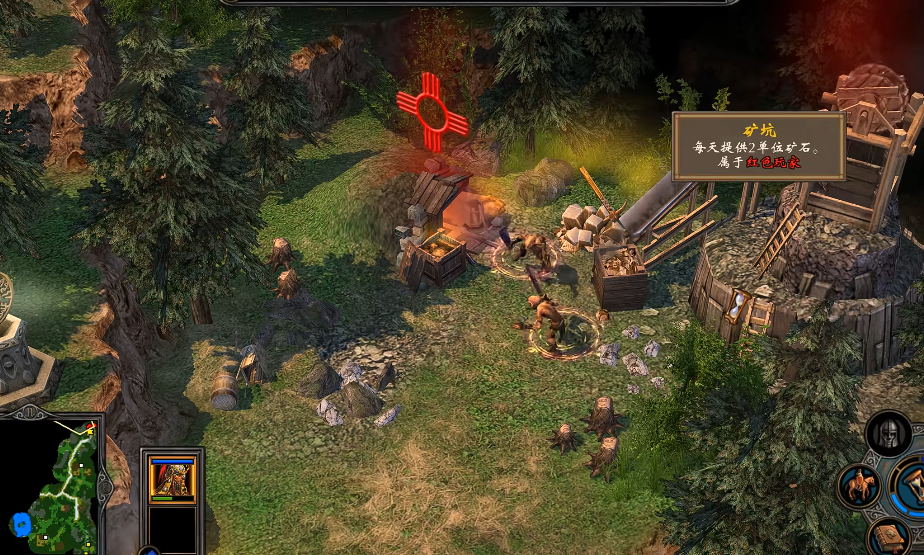
Task: Click the round button on the minimap's right edge
Action: click(105, 488)
